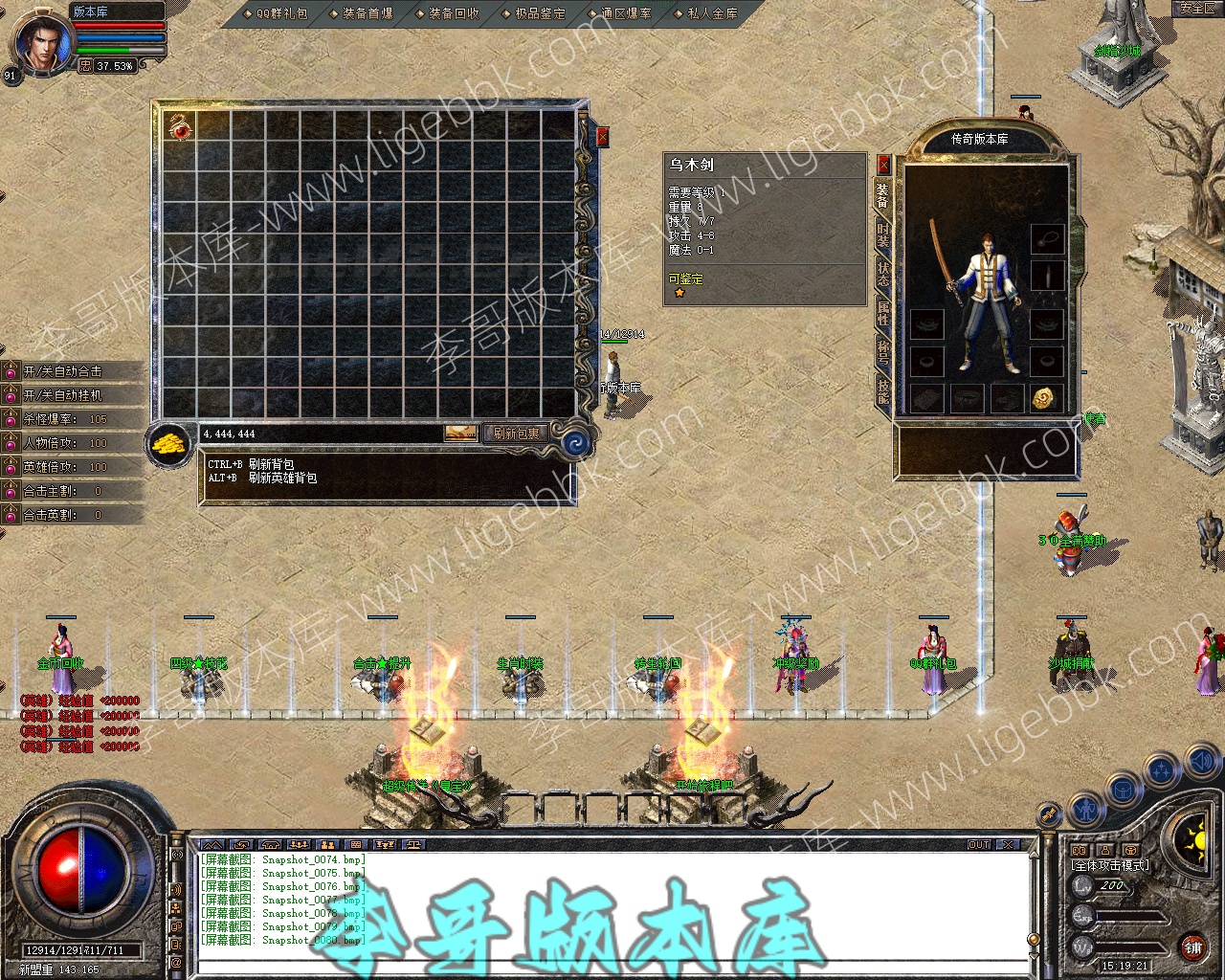Close the character equipment panel
Screen dimensions: 1225x980
point(883,165)
